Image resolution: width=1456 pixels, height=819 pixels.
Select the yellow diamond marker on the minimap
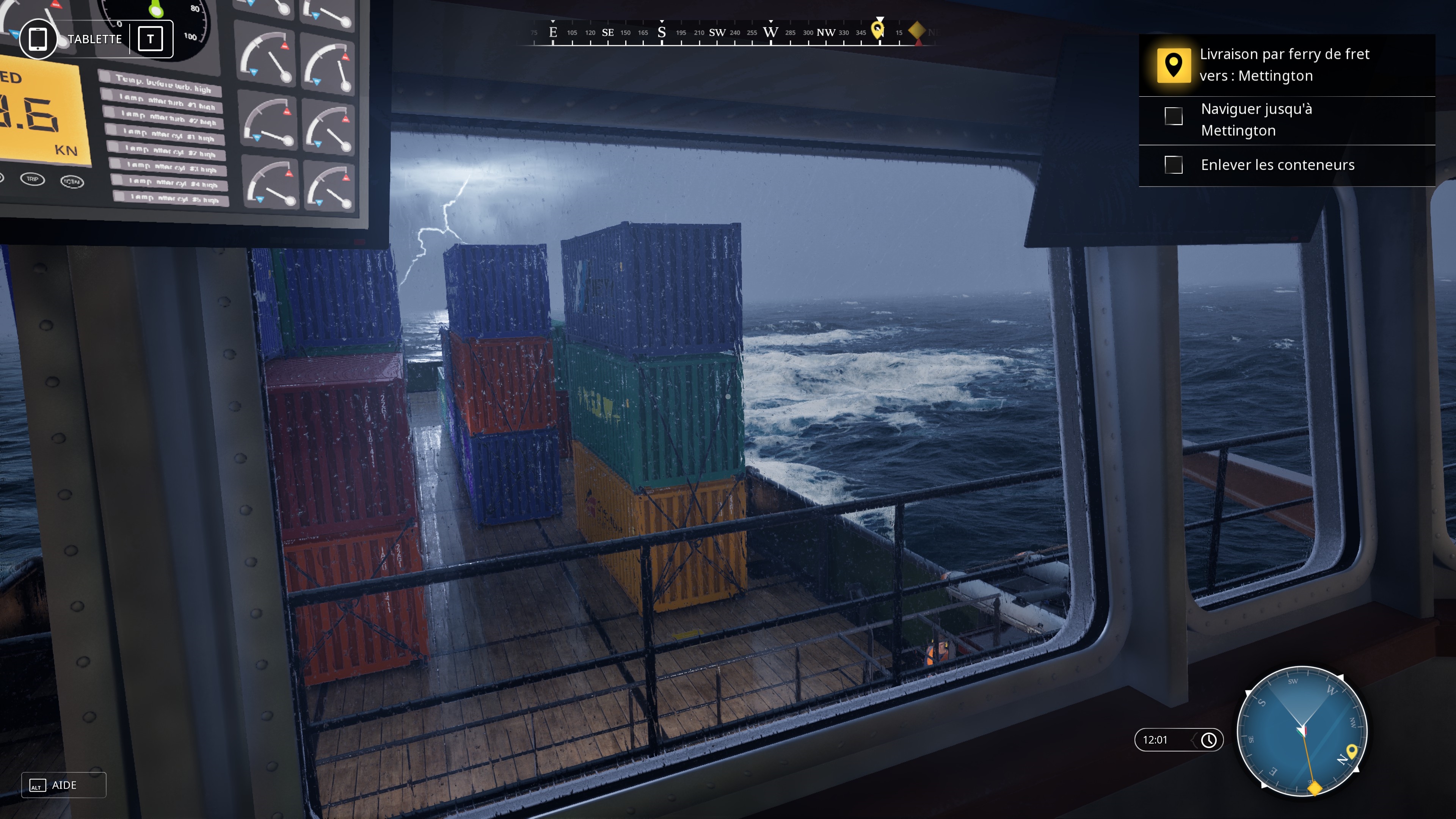click(1315, 788)
